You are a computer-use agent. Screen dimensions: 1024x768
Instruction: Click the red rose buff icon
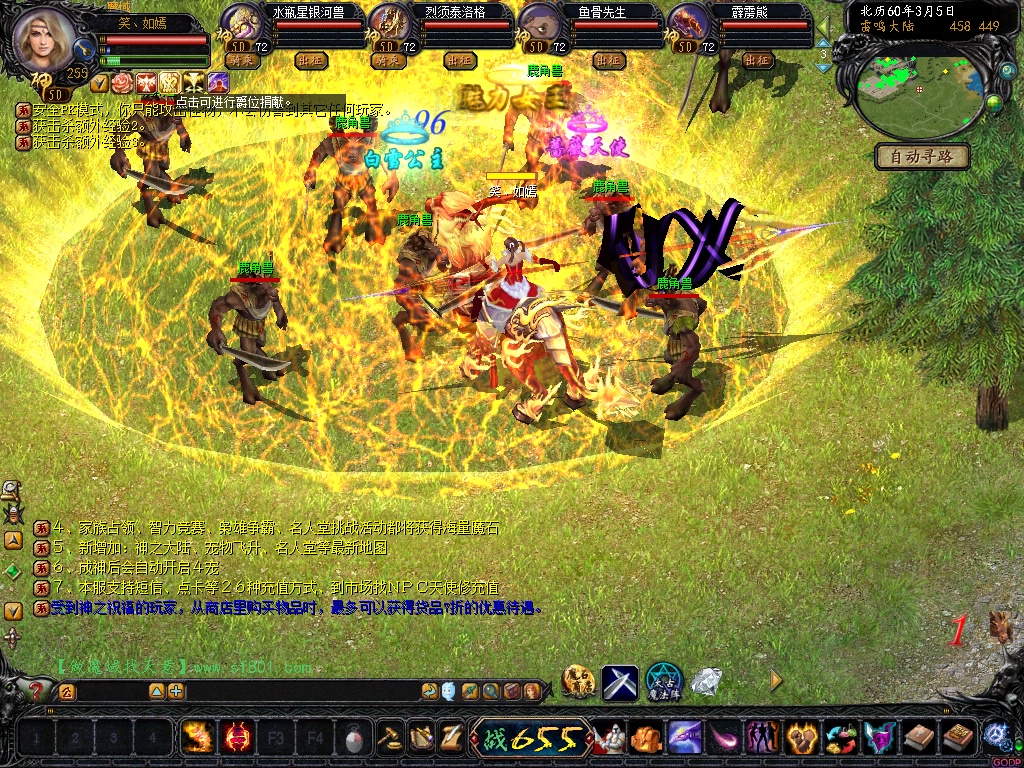(x=122, y=81)
